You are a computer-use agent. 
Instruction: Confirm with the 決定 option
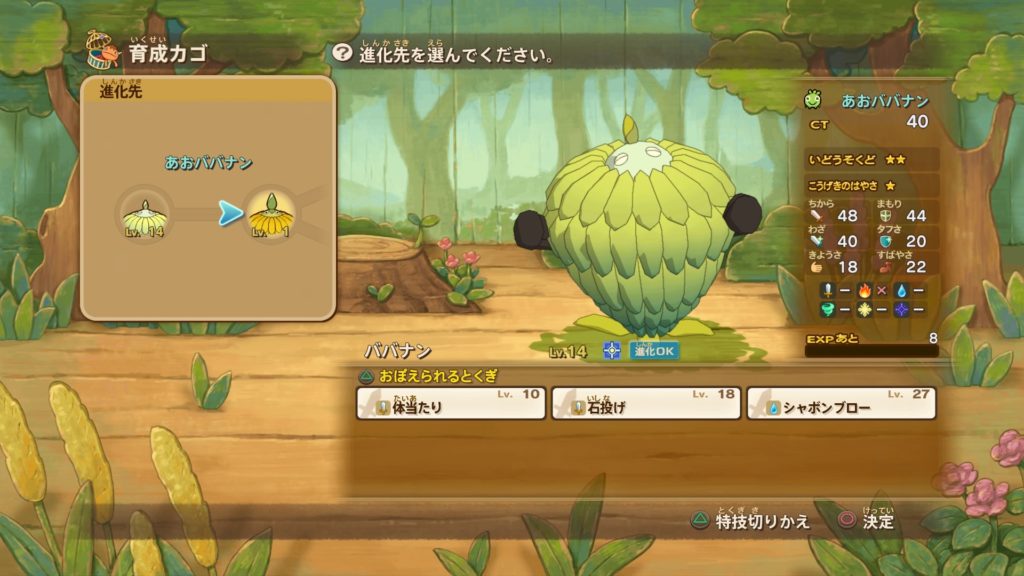tap(866, 521)
